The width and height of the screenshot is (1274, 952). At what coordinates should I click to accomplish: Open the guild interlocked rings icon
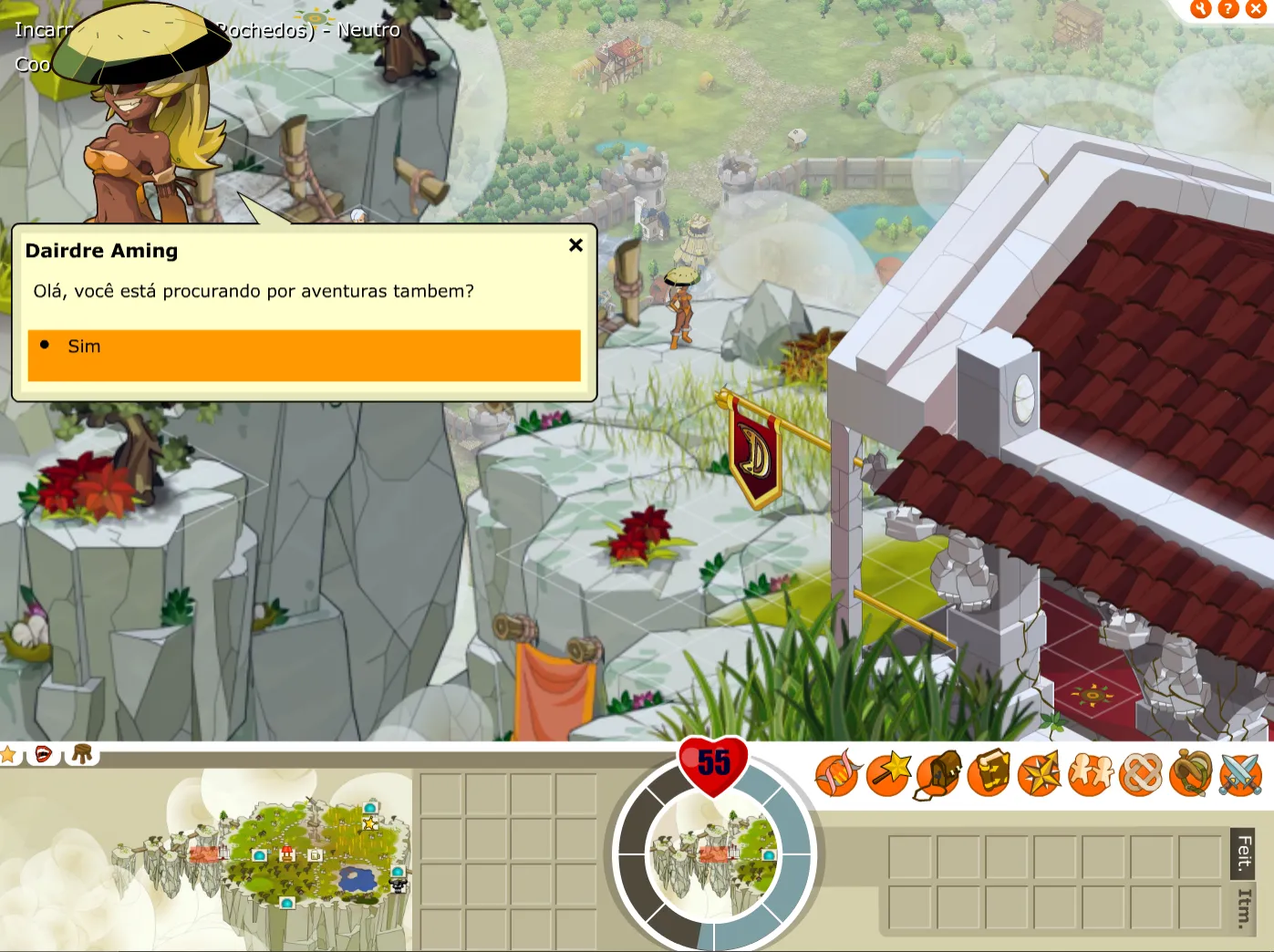click(x=1141, y=774)
